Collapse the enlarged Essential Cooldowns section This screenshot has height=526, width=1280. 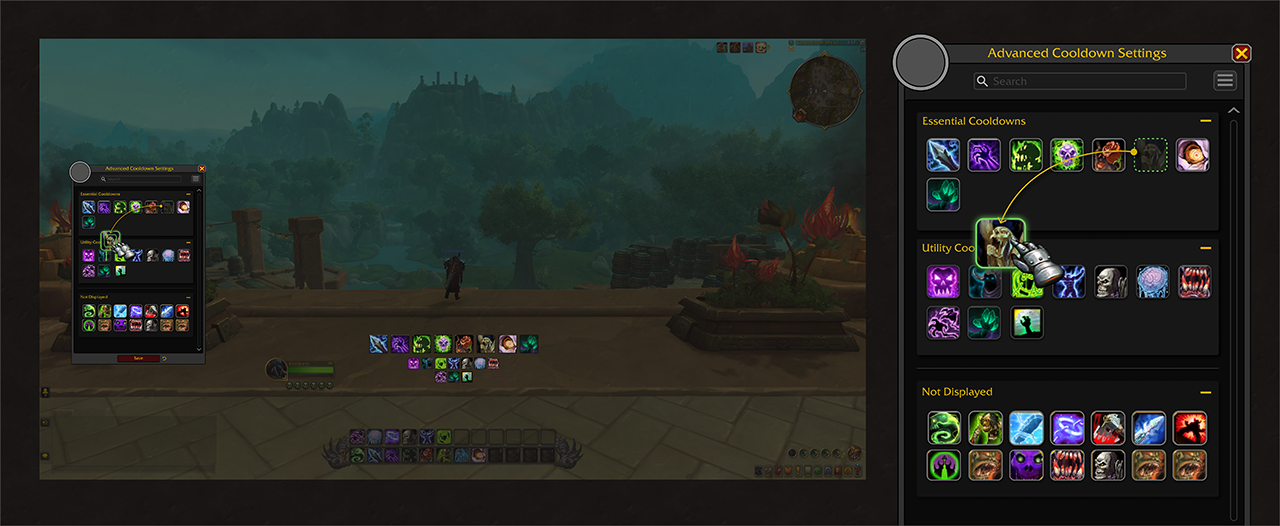click(x=1206, y=121)
